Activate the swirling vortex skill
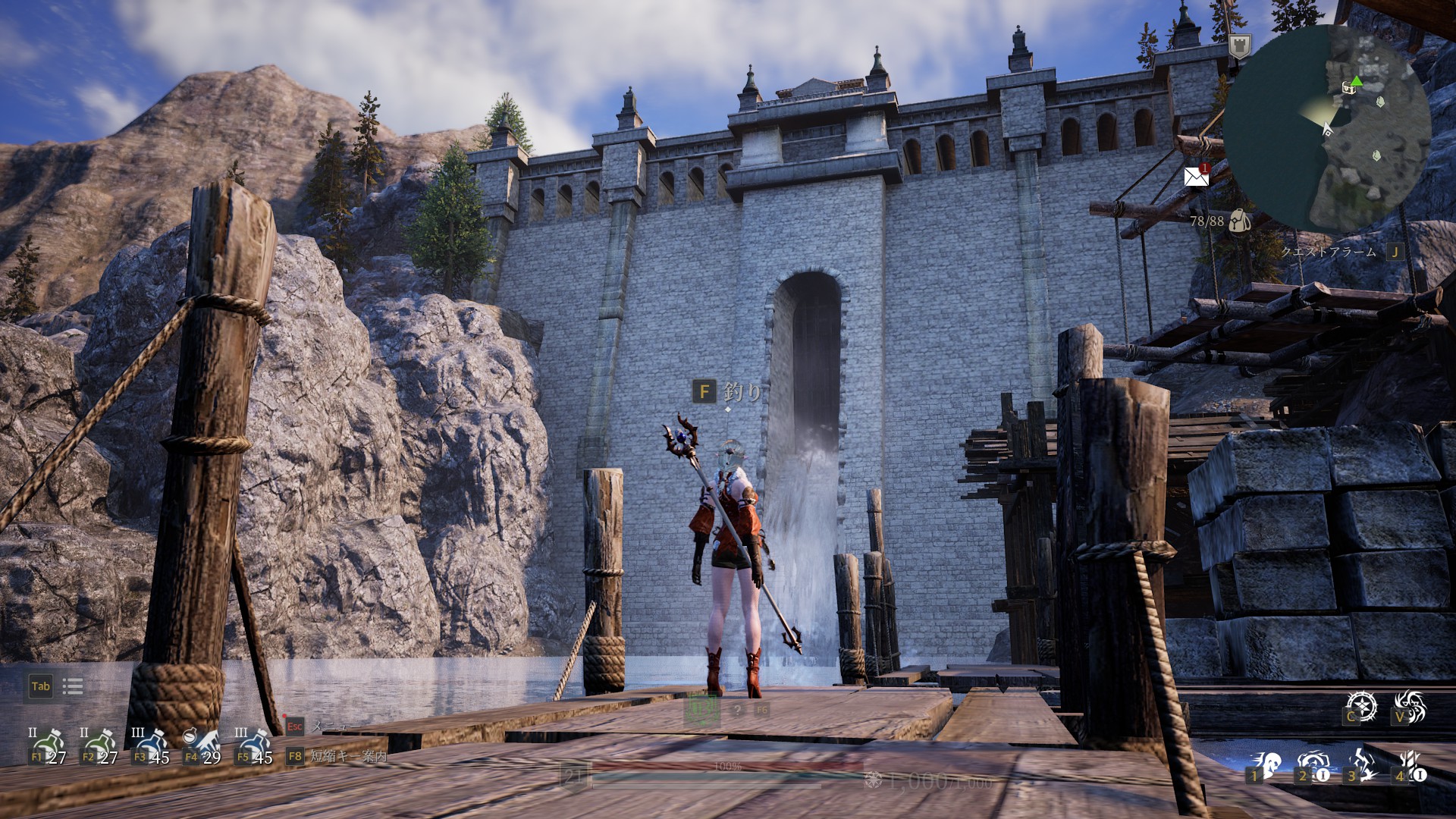This screenshot has height=819, width=1456. (x=1313, y=766)
